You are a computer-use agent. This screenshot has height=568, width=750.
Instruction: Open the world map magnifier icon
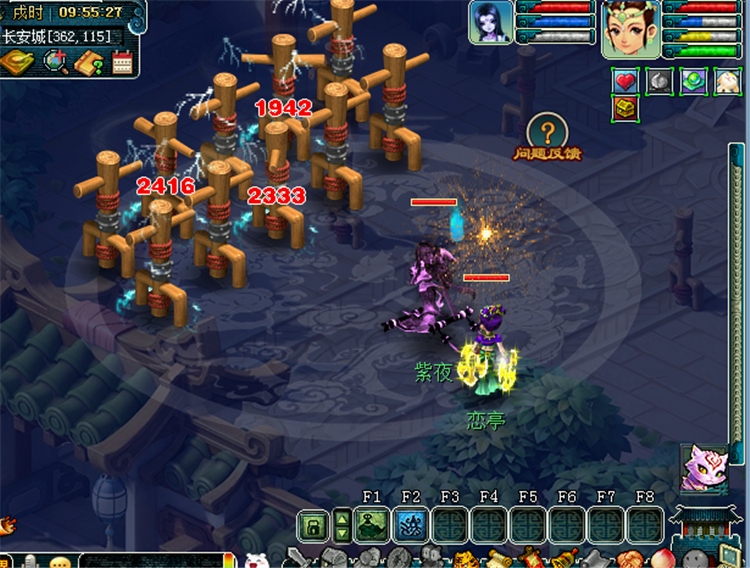56,62
